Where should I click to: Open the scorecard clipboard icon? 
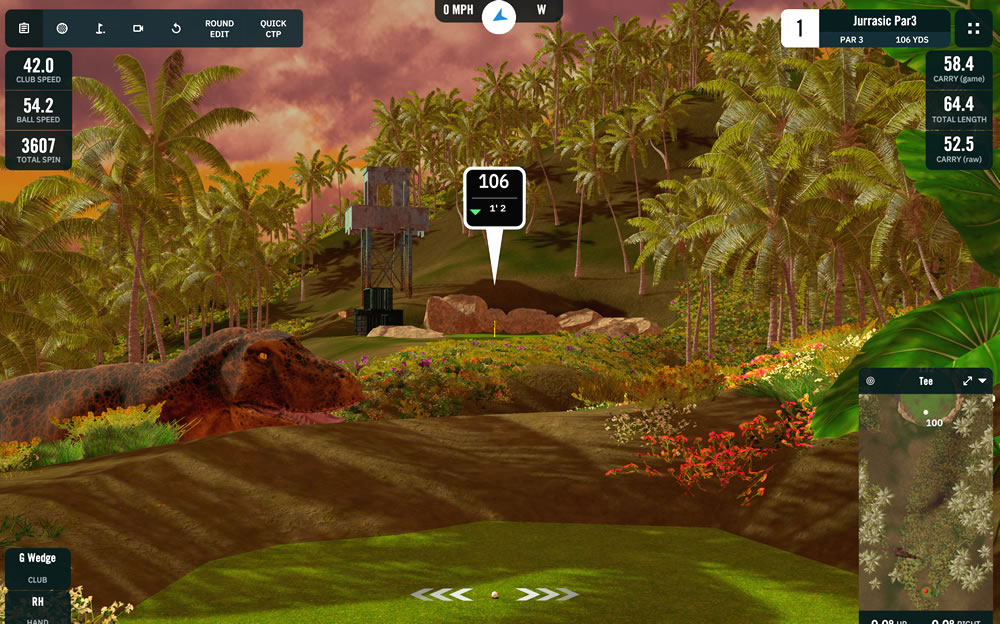pos(24,29)
